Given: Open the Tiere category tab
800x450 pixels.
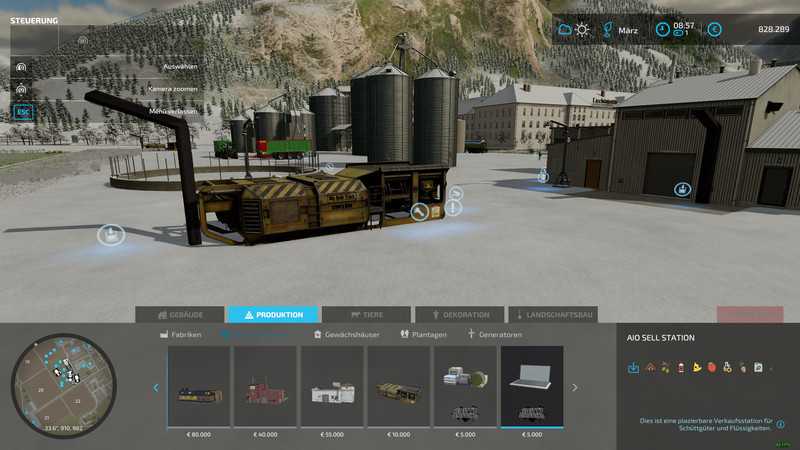Looking at the screenshot, I should (366, 315).
